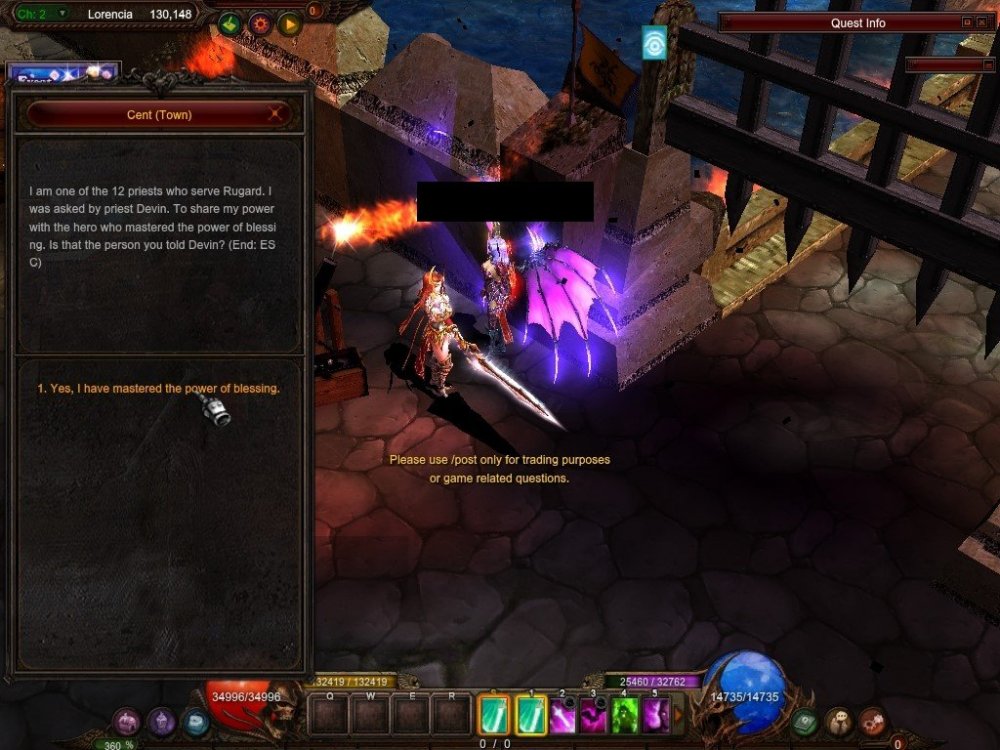Open the red gear settings icon

click(260, 22)
